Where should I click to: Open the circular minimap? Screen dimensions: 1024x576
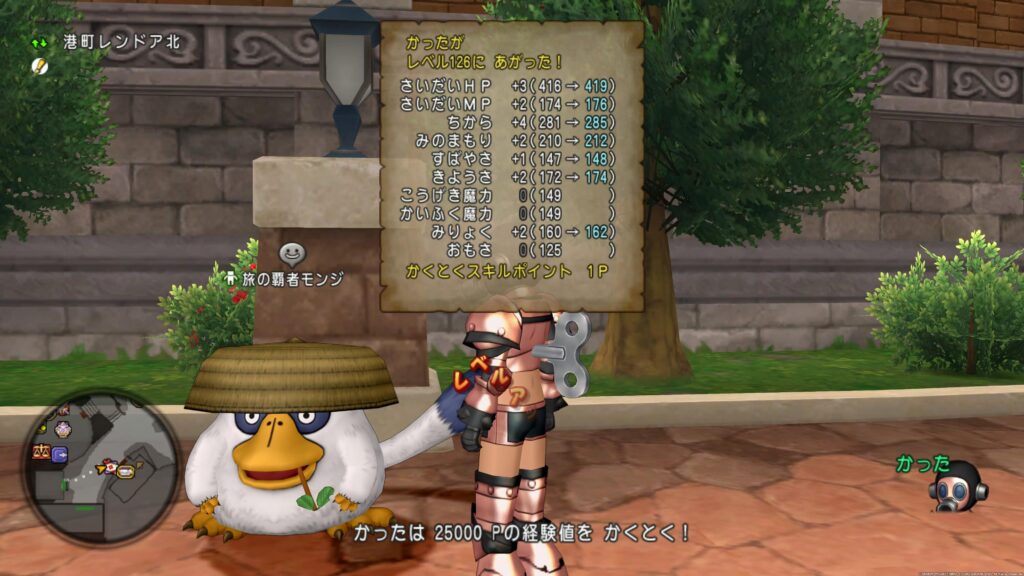click(x=101, y=468)
